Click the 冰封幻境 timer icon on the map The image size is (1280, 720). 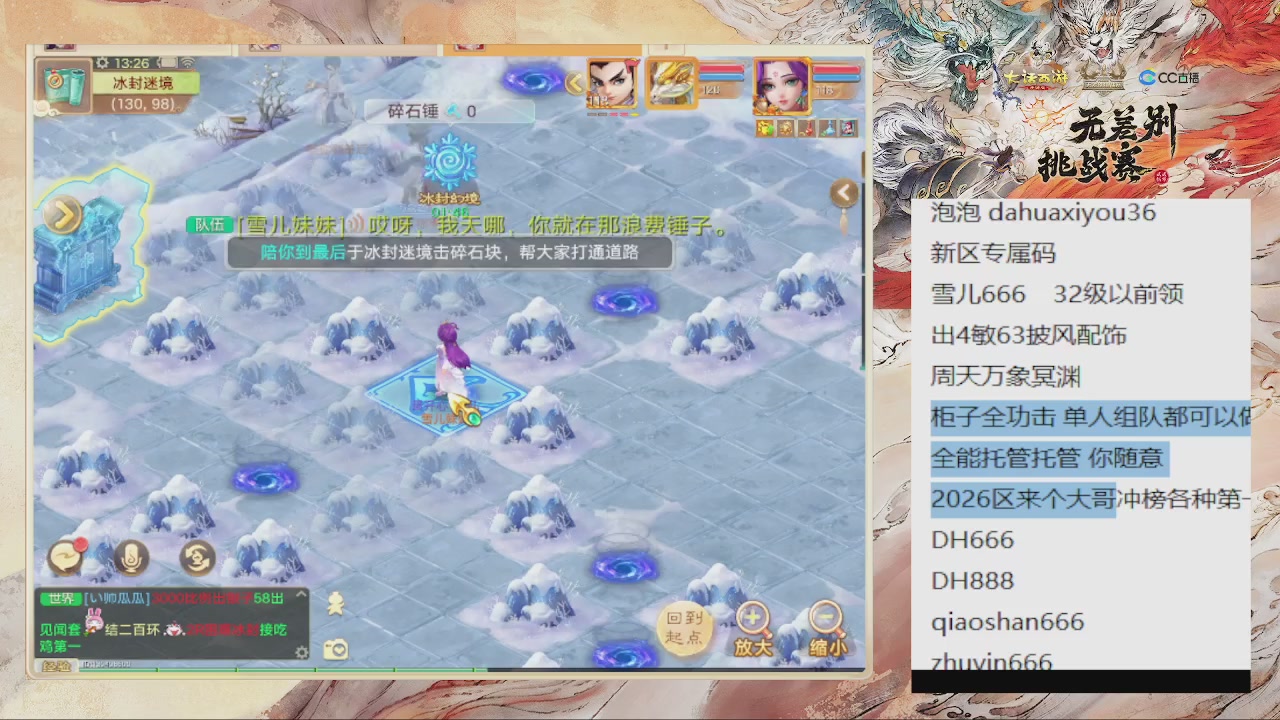[449, 163]
